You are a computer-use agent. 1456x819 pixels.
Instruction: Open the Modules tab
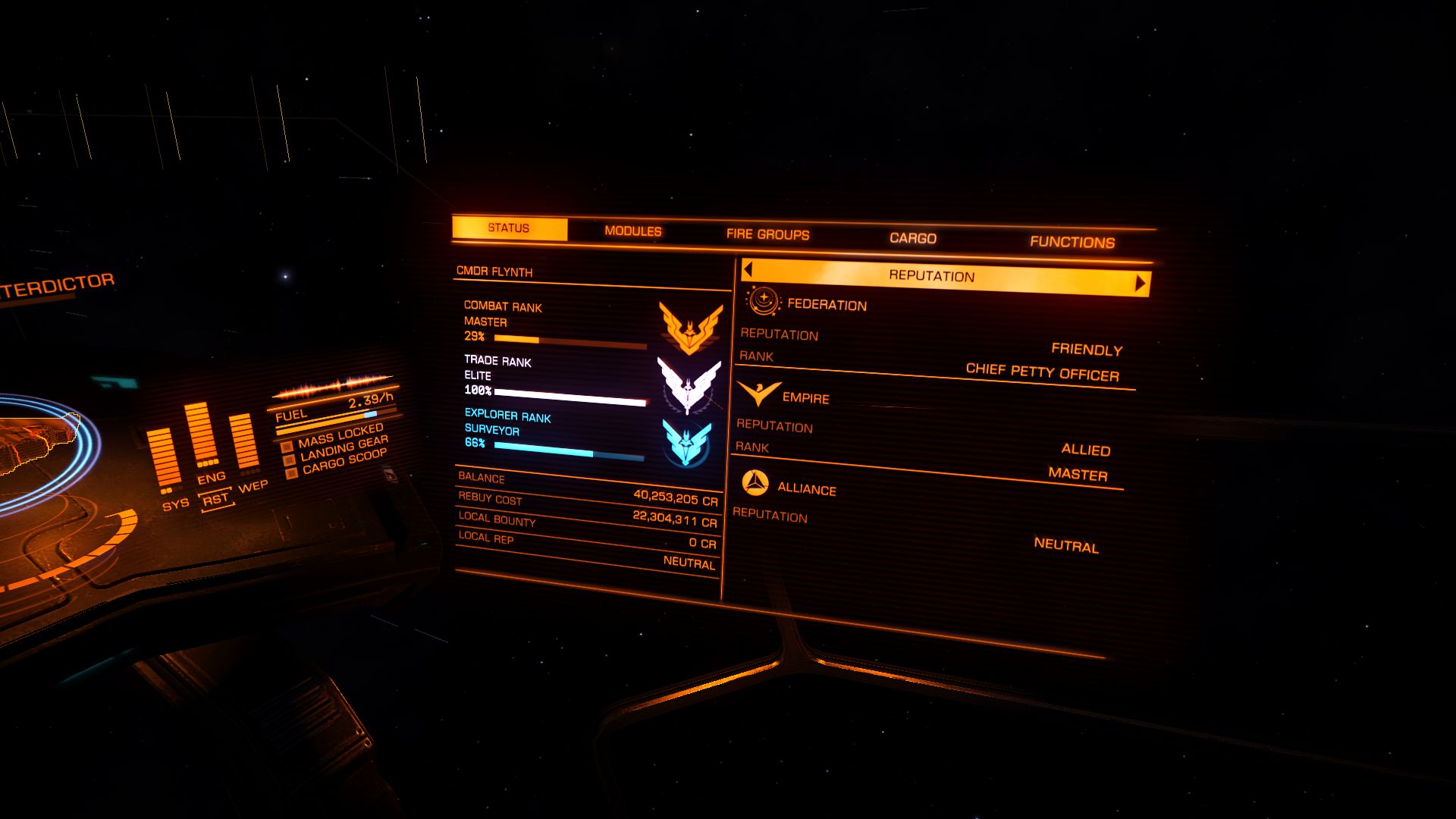633,231
